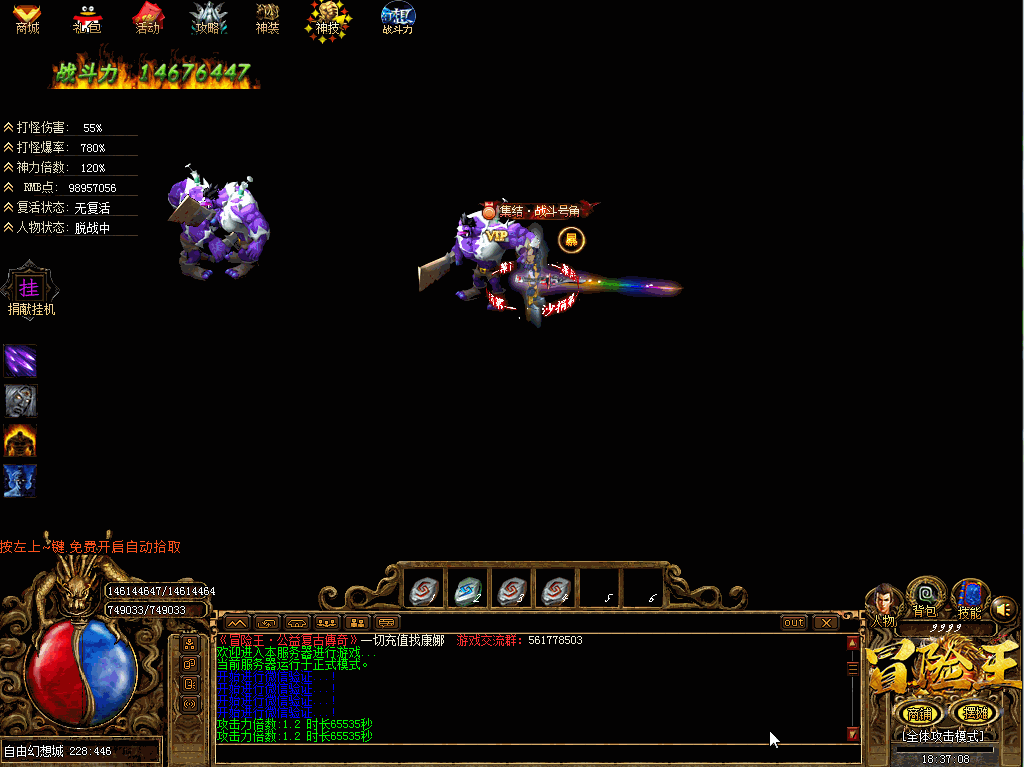Activate the flaming orange figure skill icon
Viewport: 1024px width, 767px height.
20,440
